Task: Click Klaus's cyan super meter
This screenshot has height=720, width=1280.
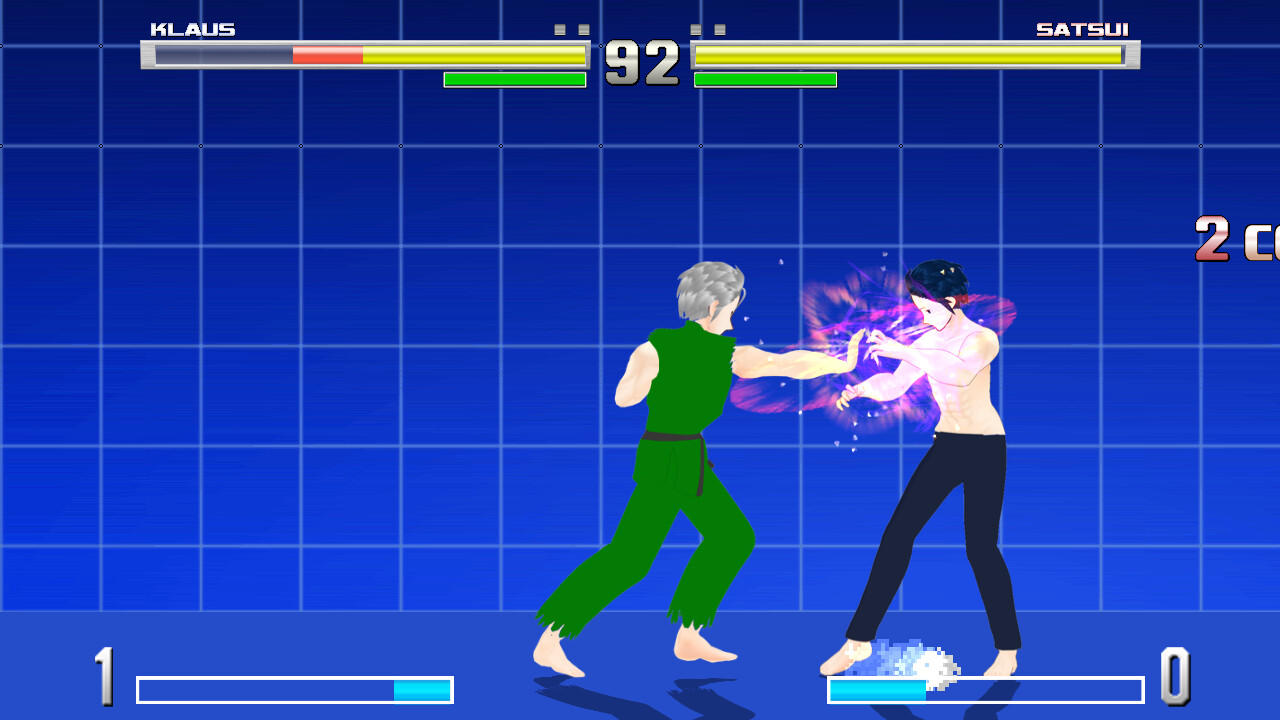Action: point(420,690)
